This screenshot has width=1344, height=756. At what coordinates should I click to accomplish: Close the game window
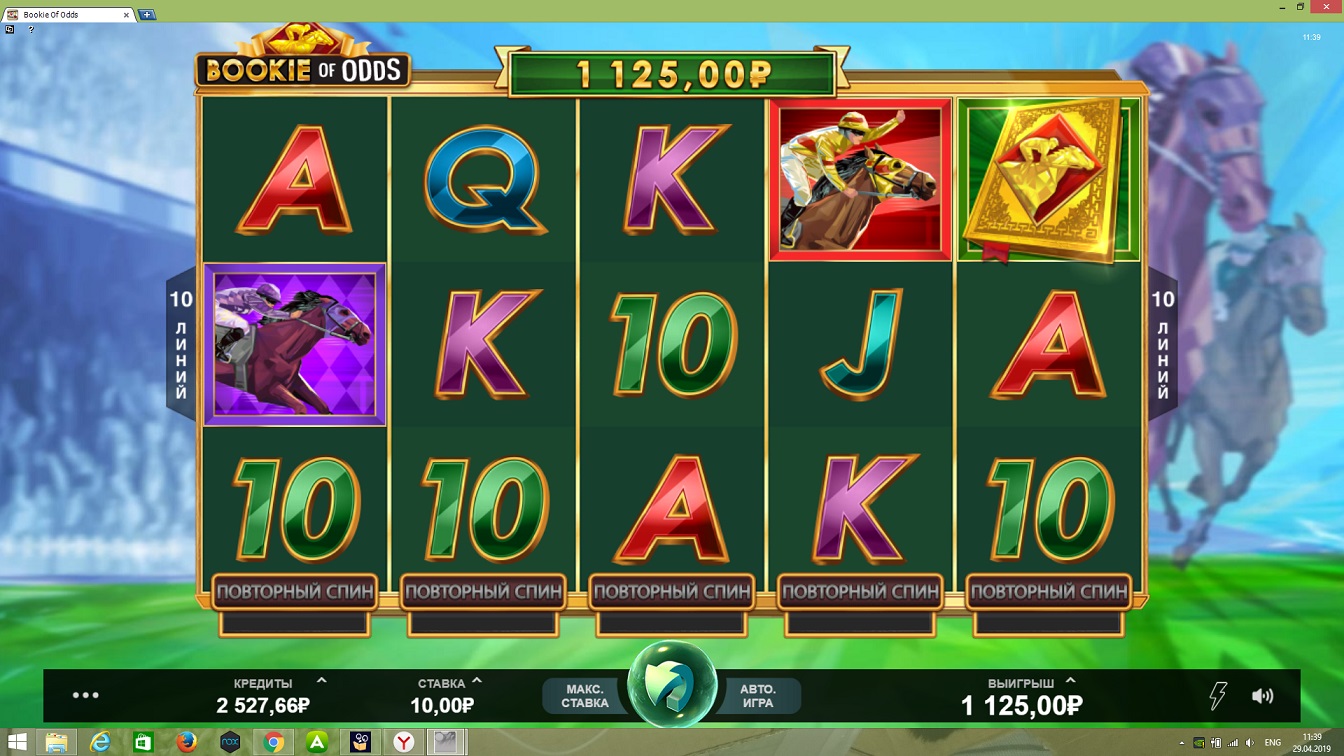(x=1327, y=7)
